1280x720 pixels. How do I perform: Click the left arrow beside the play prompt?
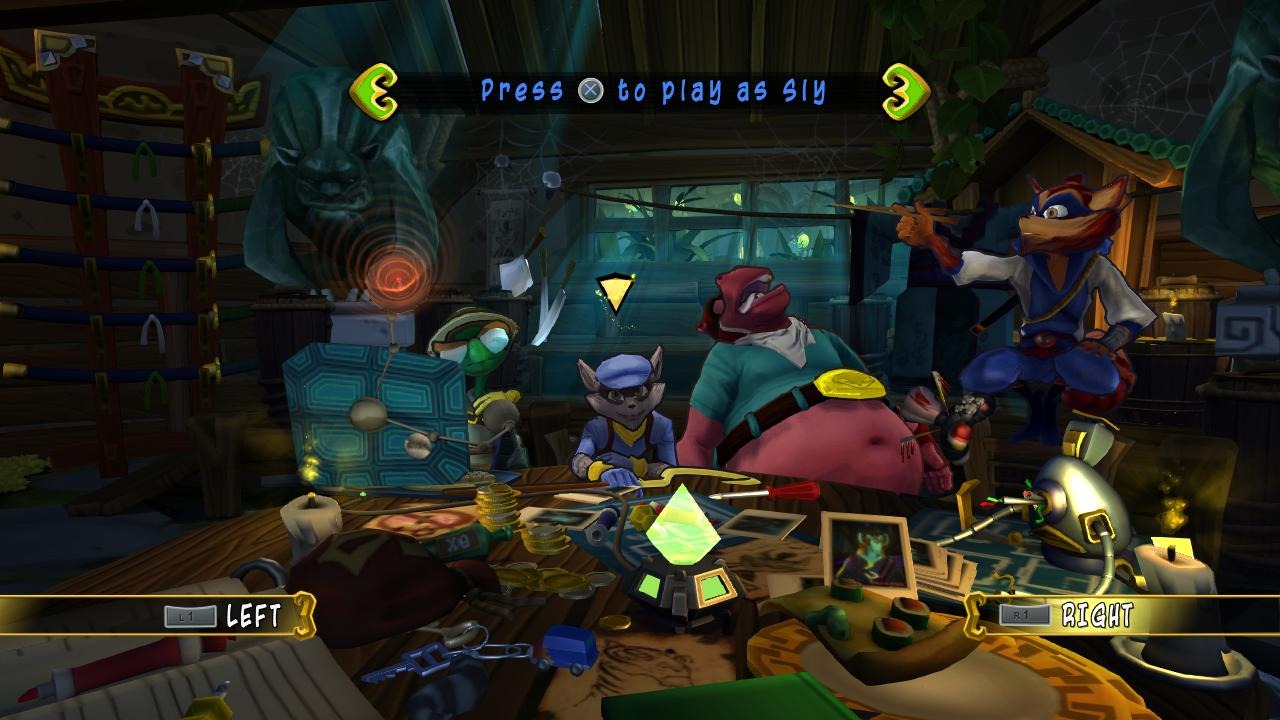tap(375, 92)
